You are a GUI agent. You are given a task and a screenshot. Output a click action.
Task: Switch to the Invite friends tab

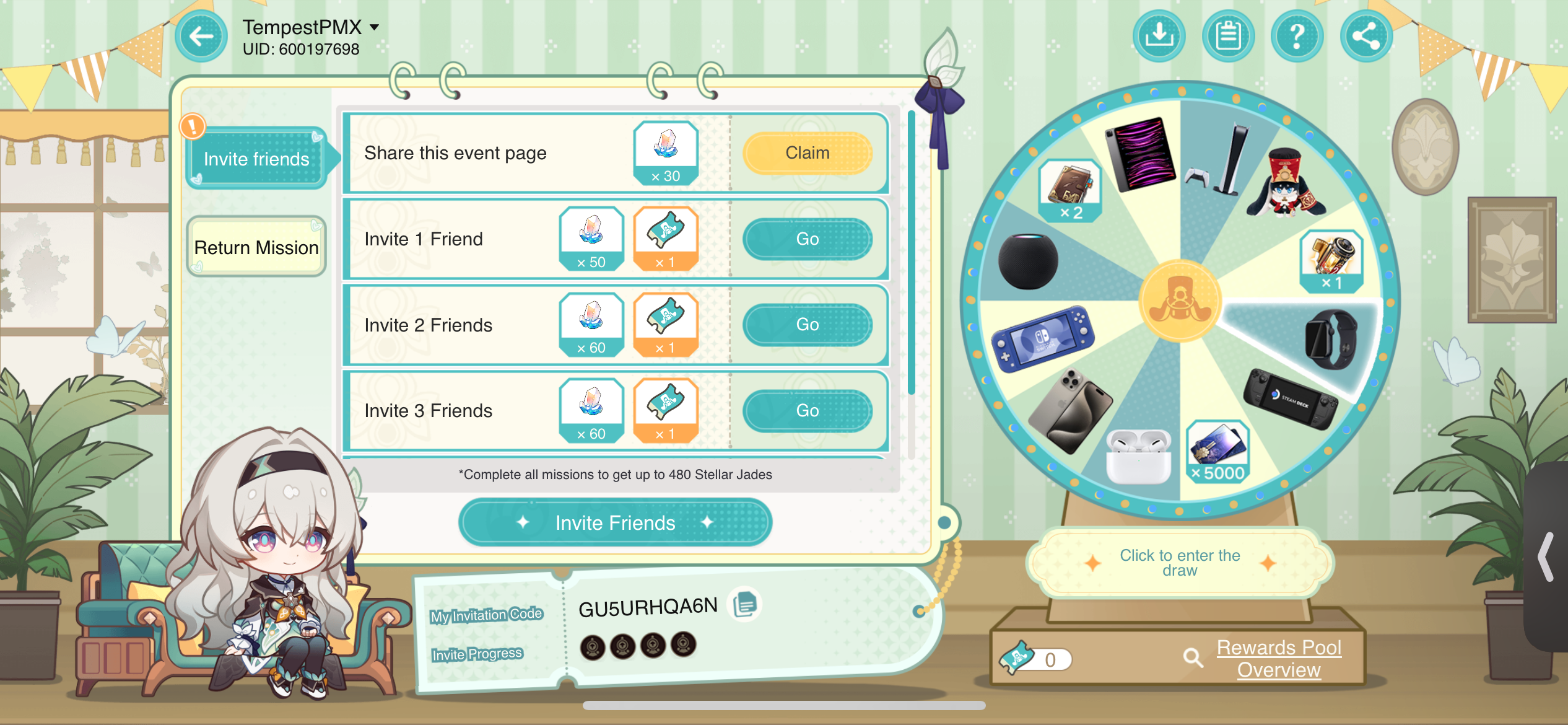255,159
